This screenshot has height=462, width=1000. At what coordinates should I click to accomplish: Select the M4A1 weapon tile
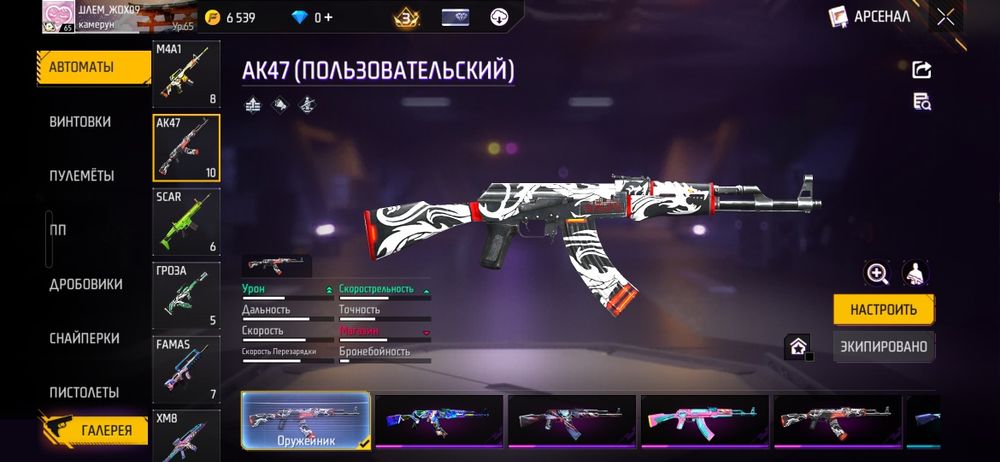tap(186, 74)
